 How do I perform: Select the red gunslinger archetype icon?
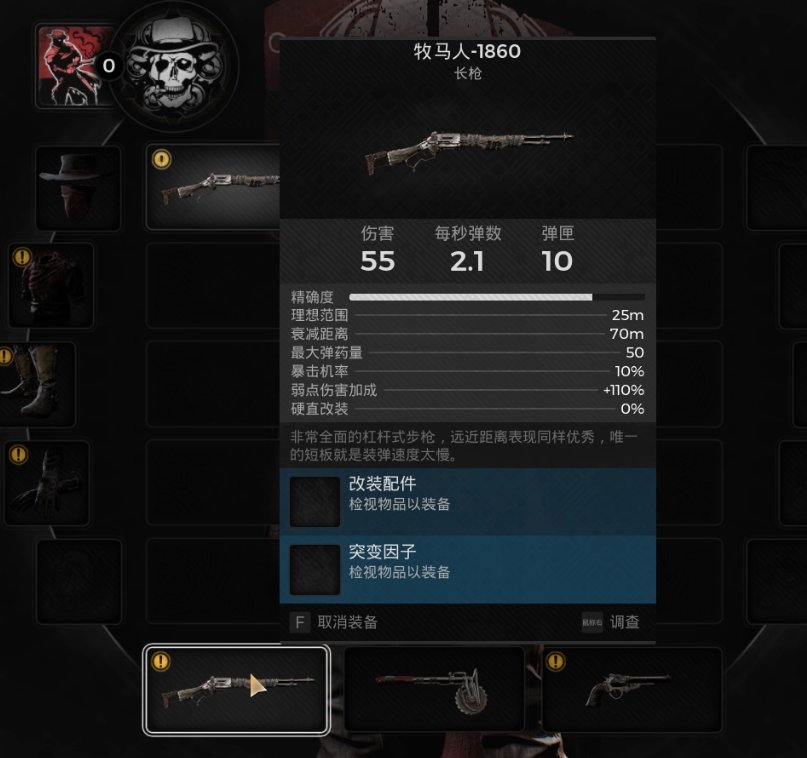coord(70,66)
